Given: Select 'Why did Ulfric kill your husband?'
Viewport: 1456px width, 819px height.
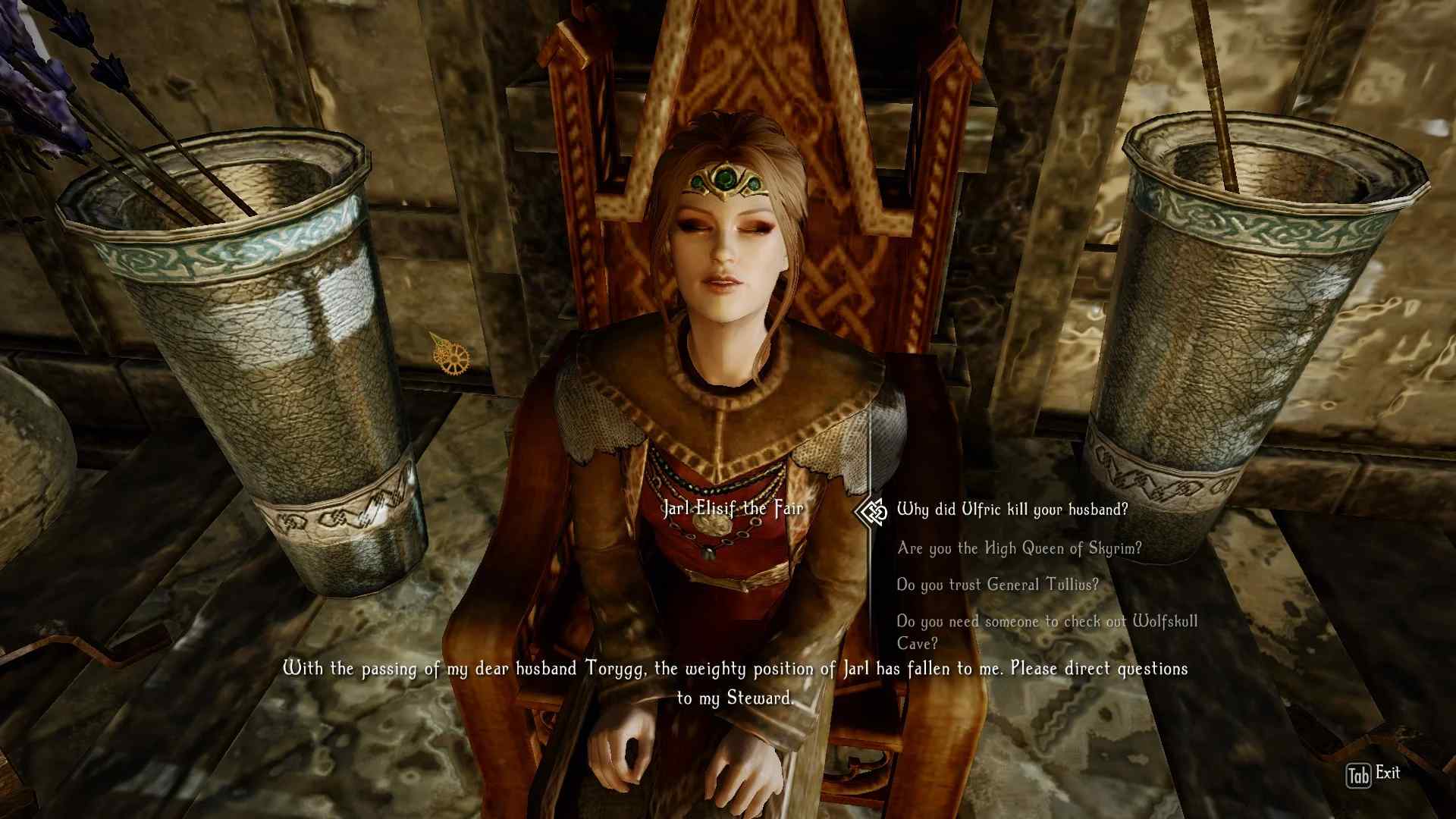Looking at the screenshot, I should [x=1012, y=510].
